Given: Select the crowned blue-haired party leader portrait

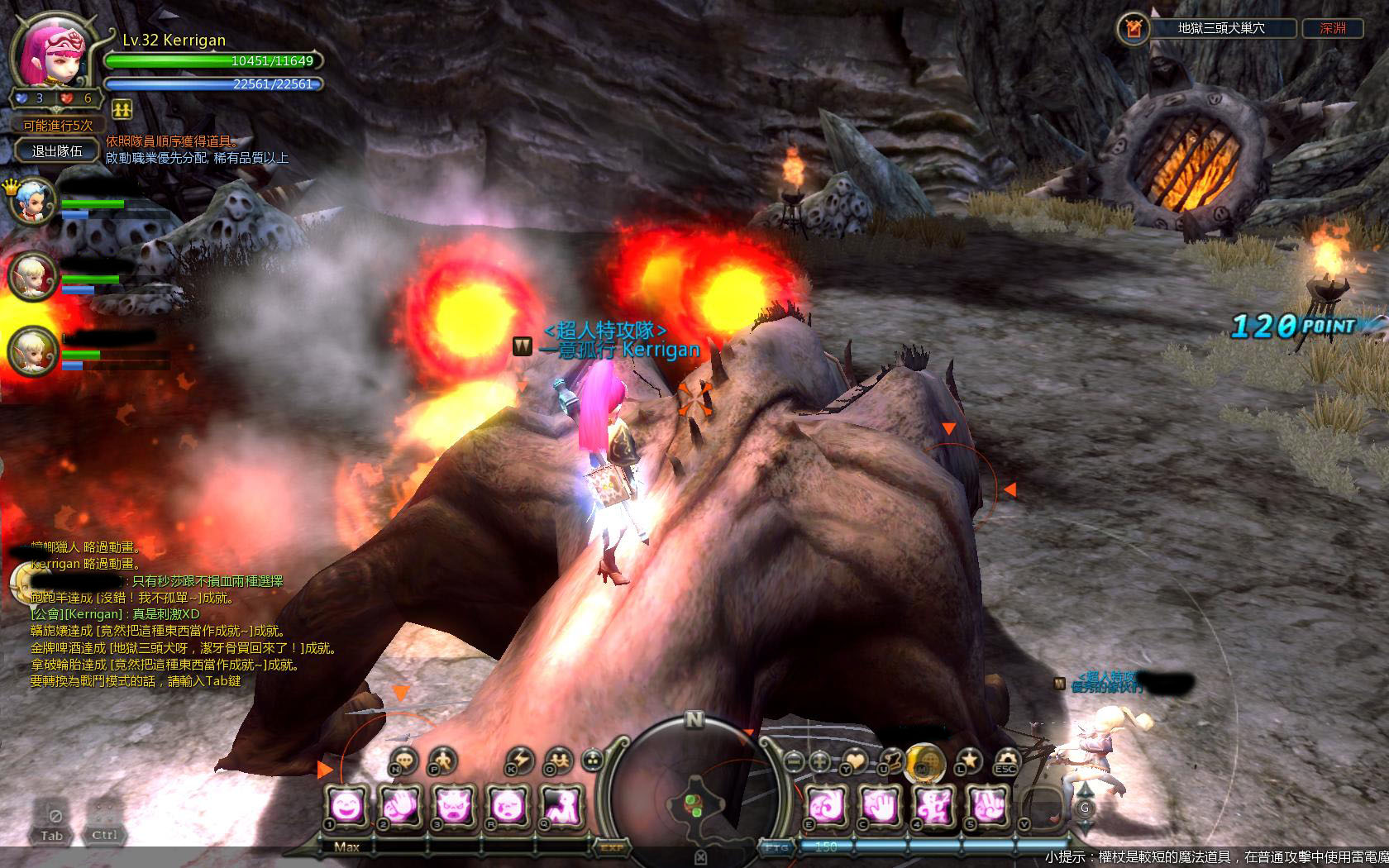Looking at the screenshot, I should [x=33, y=201].
